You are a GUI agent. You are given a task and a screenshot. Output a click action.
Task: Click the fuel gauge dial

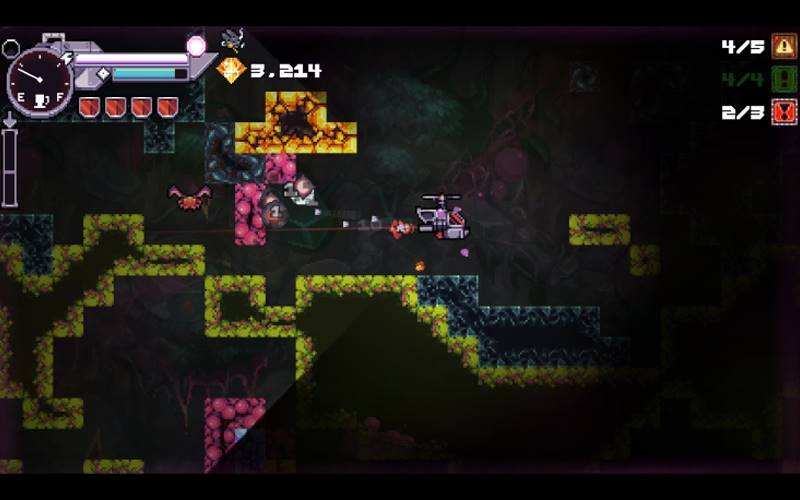pyautogui.click(x=39, y=82)
